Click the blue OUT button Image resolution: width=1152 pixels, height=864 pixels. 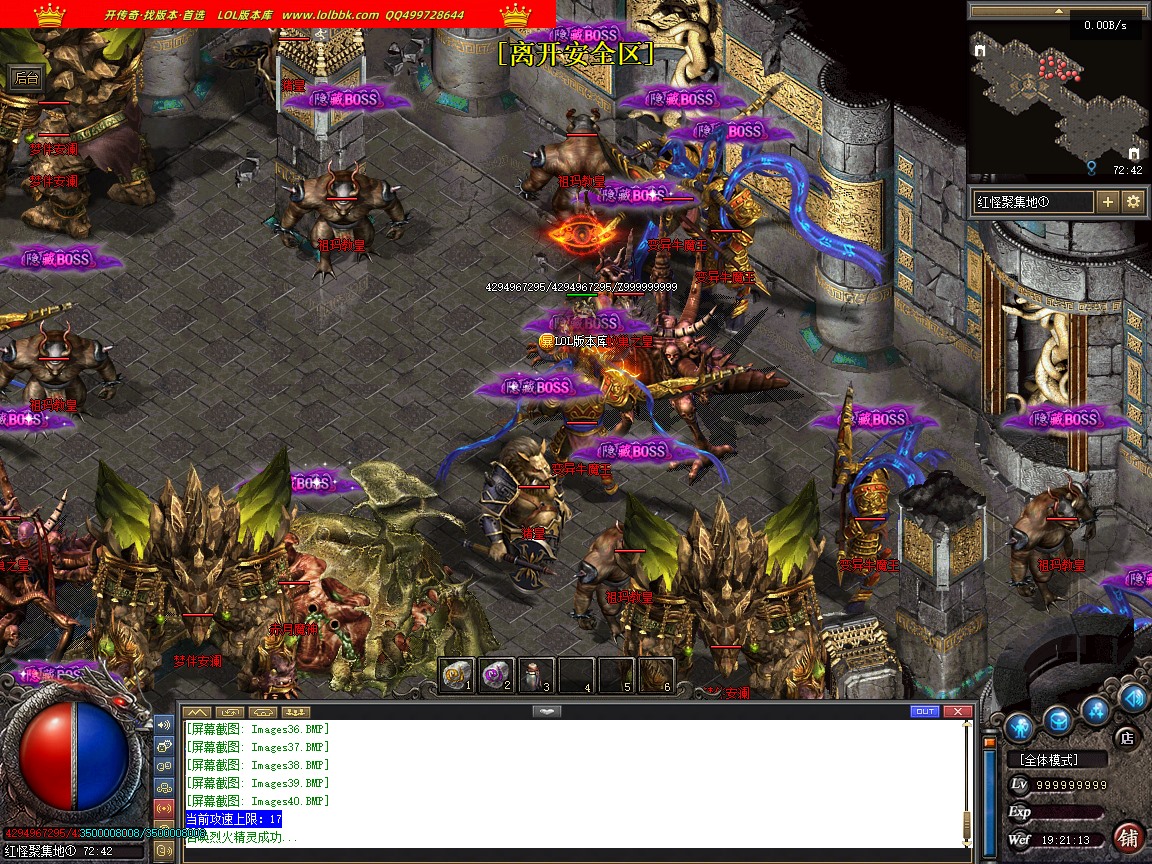[924, 711]
